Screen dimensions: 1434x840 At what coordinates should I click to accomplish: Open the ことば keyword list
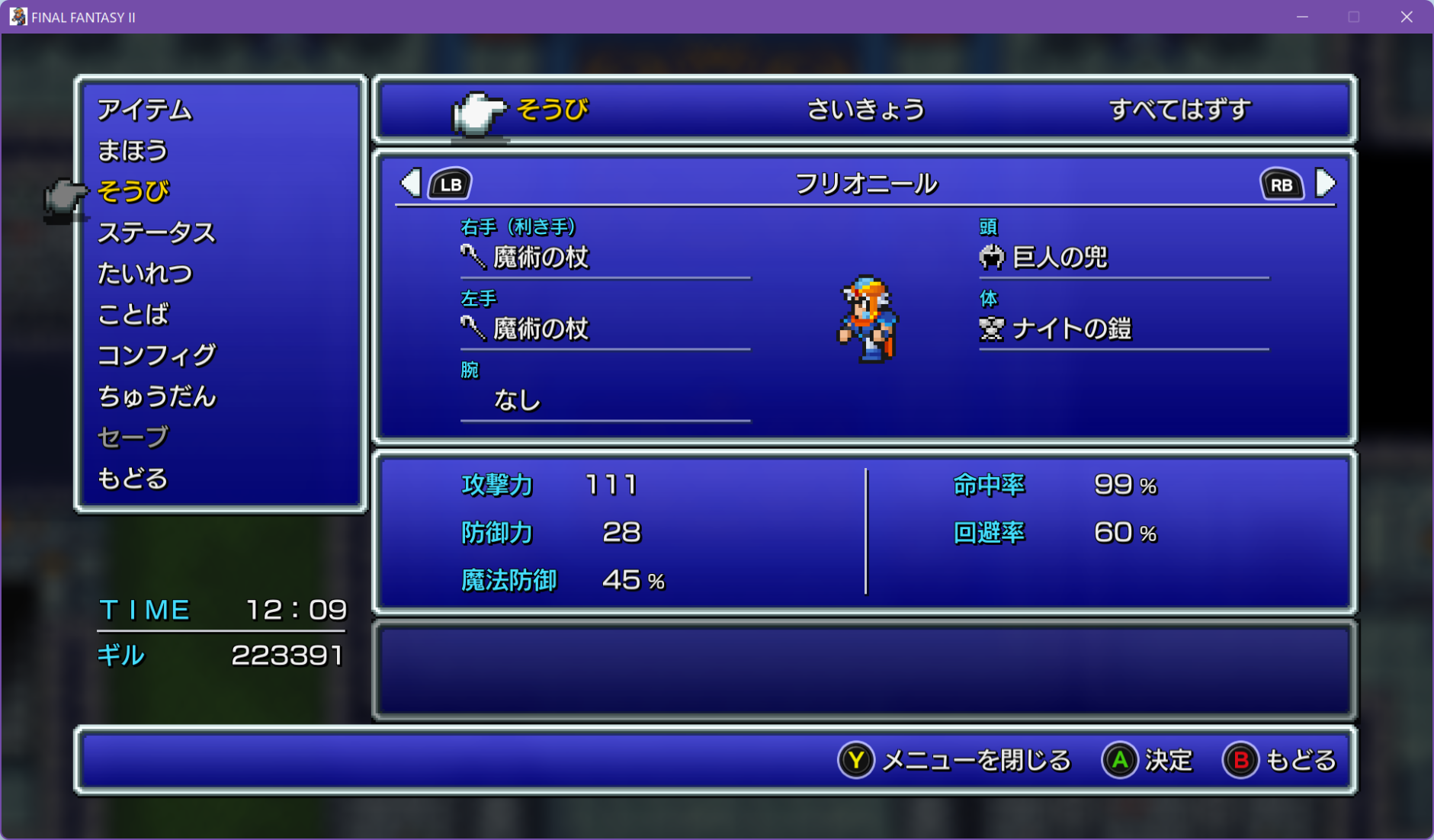point(133,314)
